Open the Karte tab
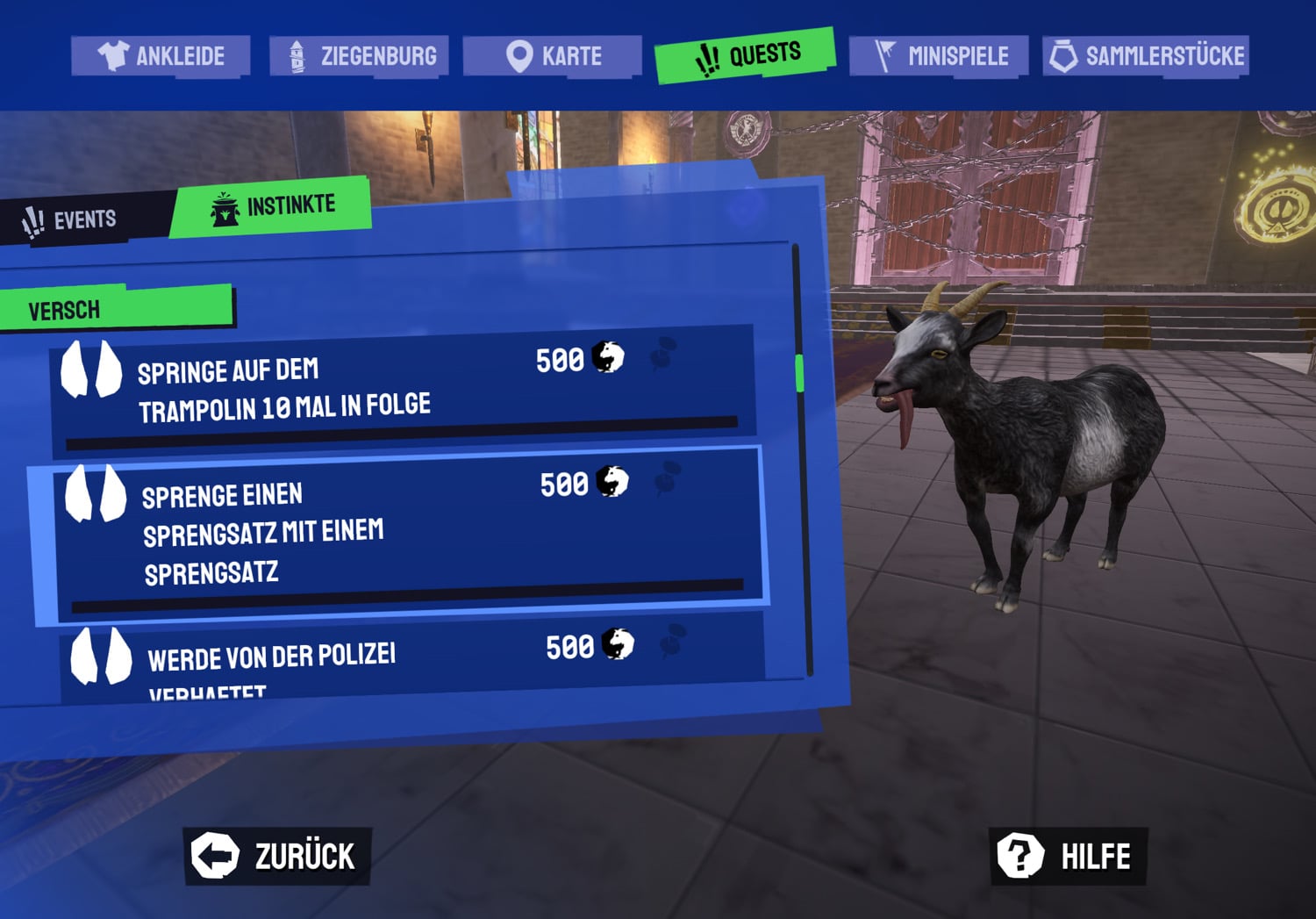 pos(553,56)
